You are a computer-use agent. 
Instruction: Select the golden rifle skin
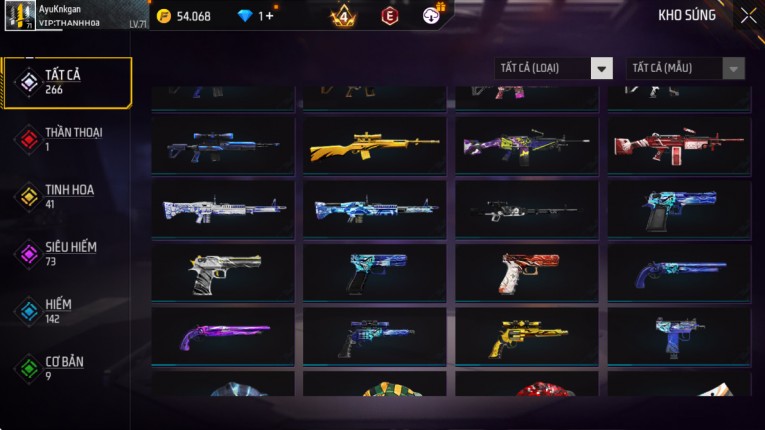[x=375, y=147]
